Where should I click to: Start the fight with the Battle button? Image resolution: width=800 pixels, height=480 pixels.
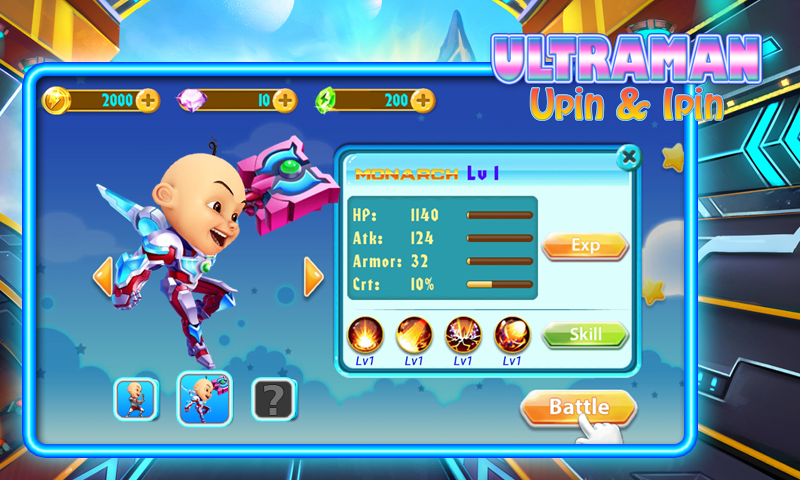[x=577, y=407]
